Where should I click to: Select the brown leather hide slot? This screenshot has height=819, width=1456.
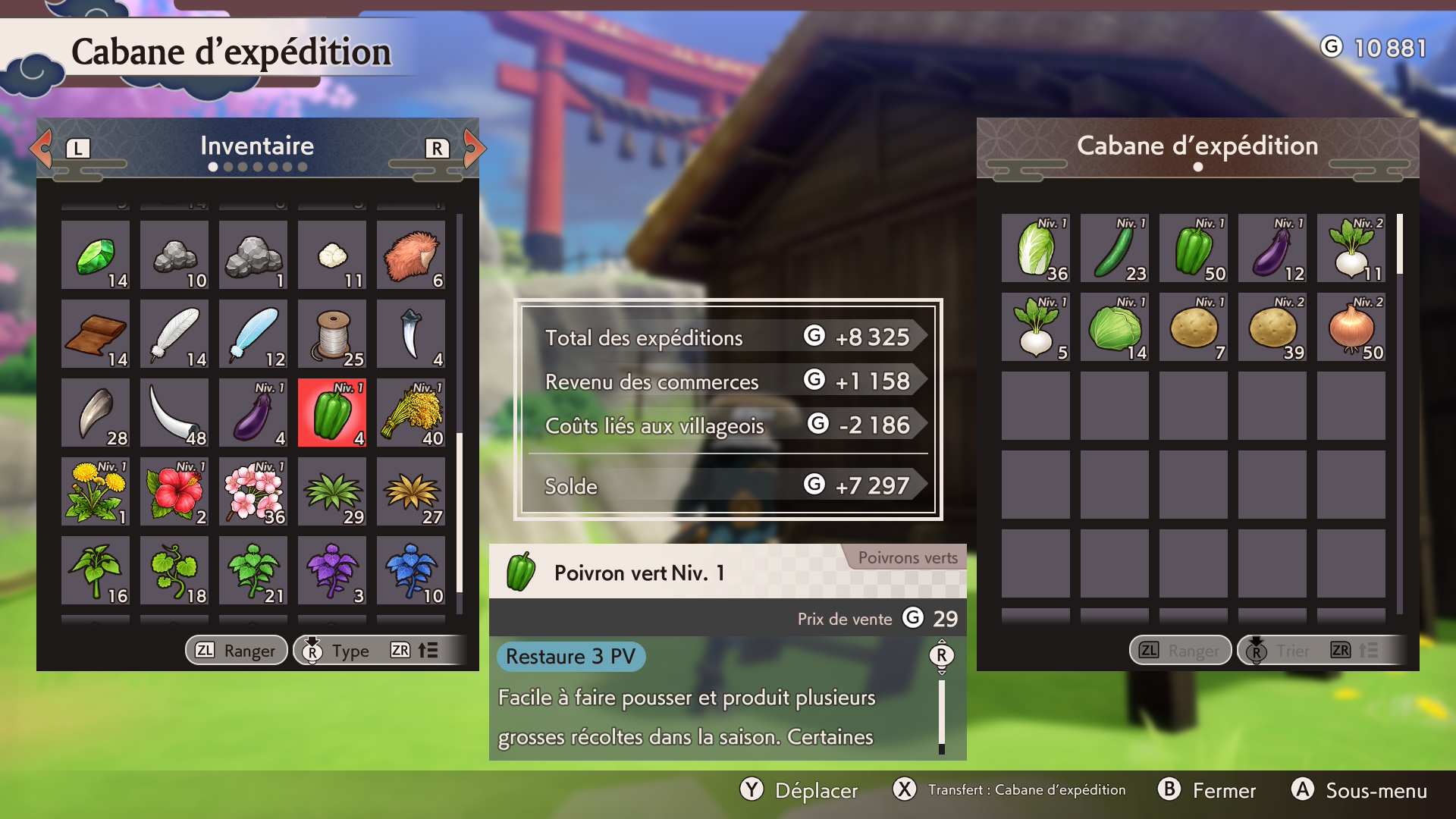(96, 334)
